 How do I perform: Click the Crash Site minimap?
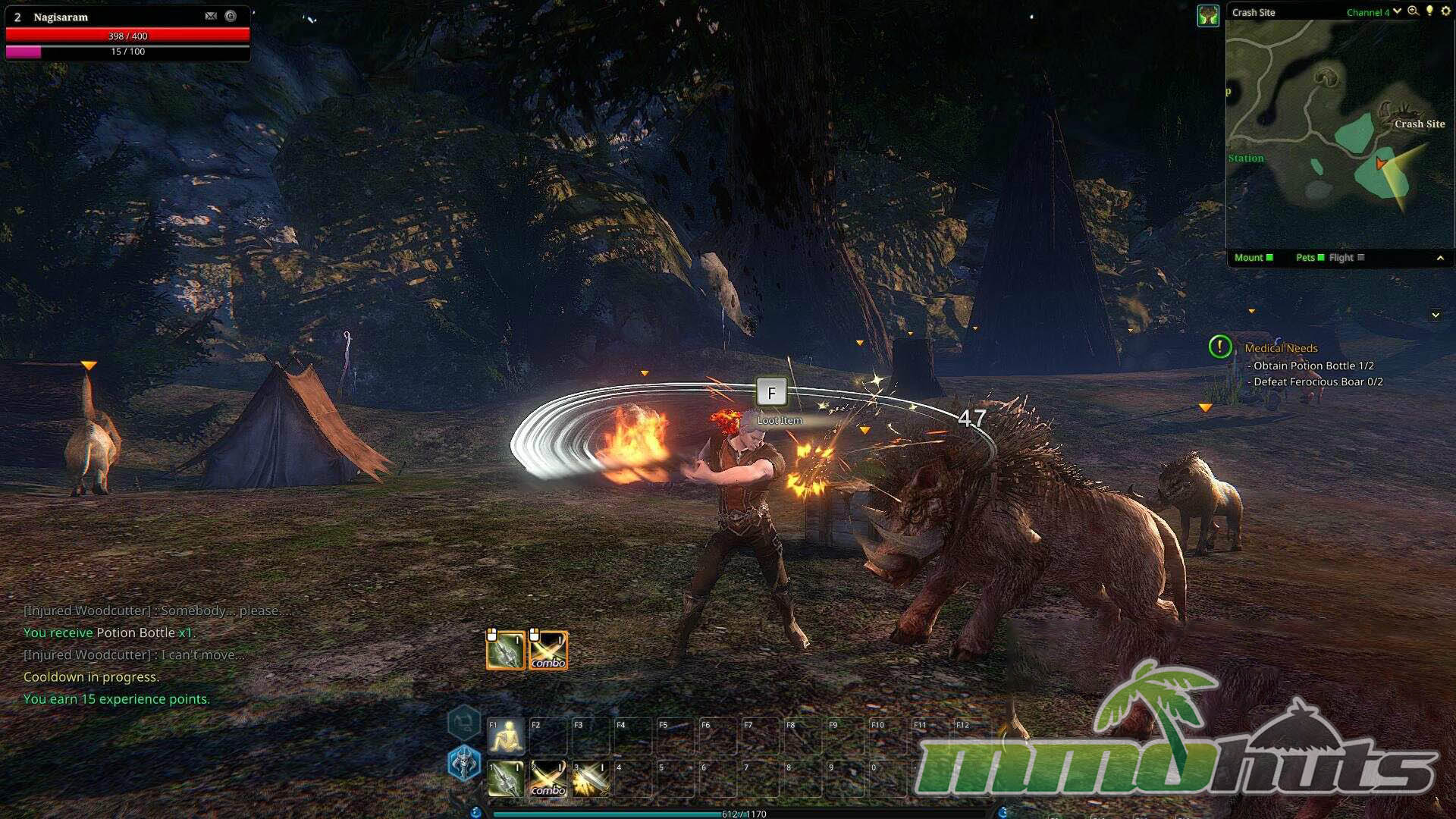pos(1339,133)
